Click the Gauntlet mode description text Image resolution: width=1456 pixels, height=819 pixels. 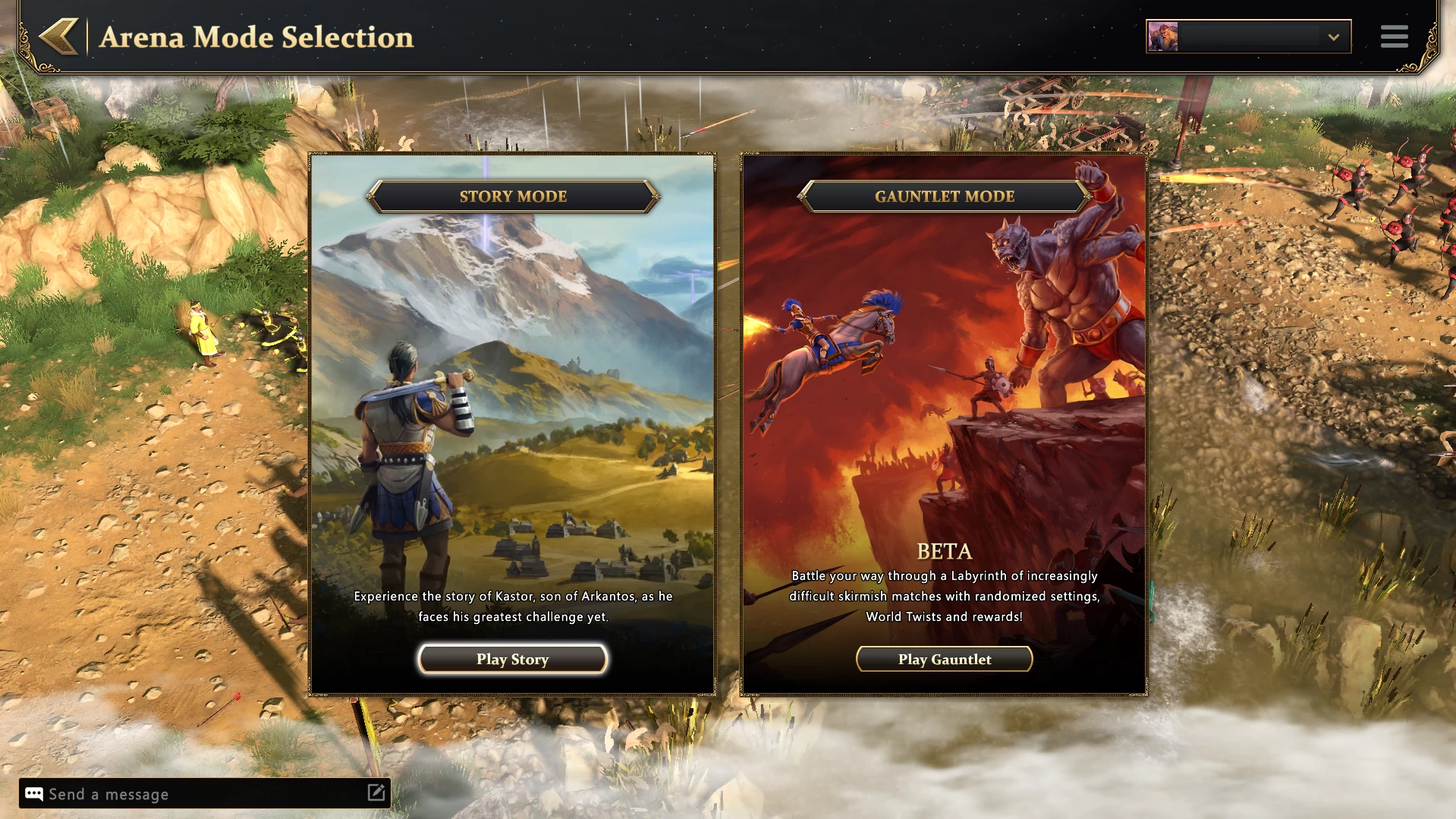[x=944, y=597]
